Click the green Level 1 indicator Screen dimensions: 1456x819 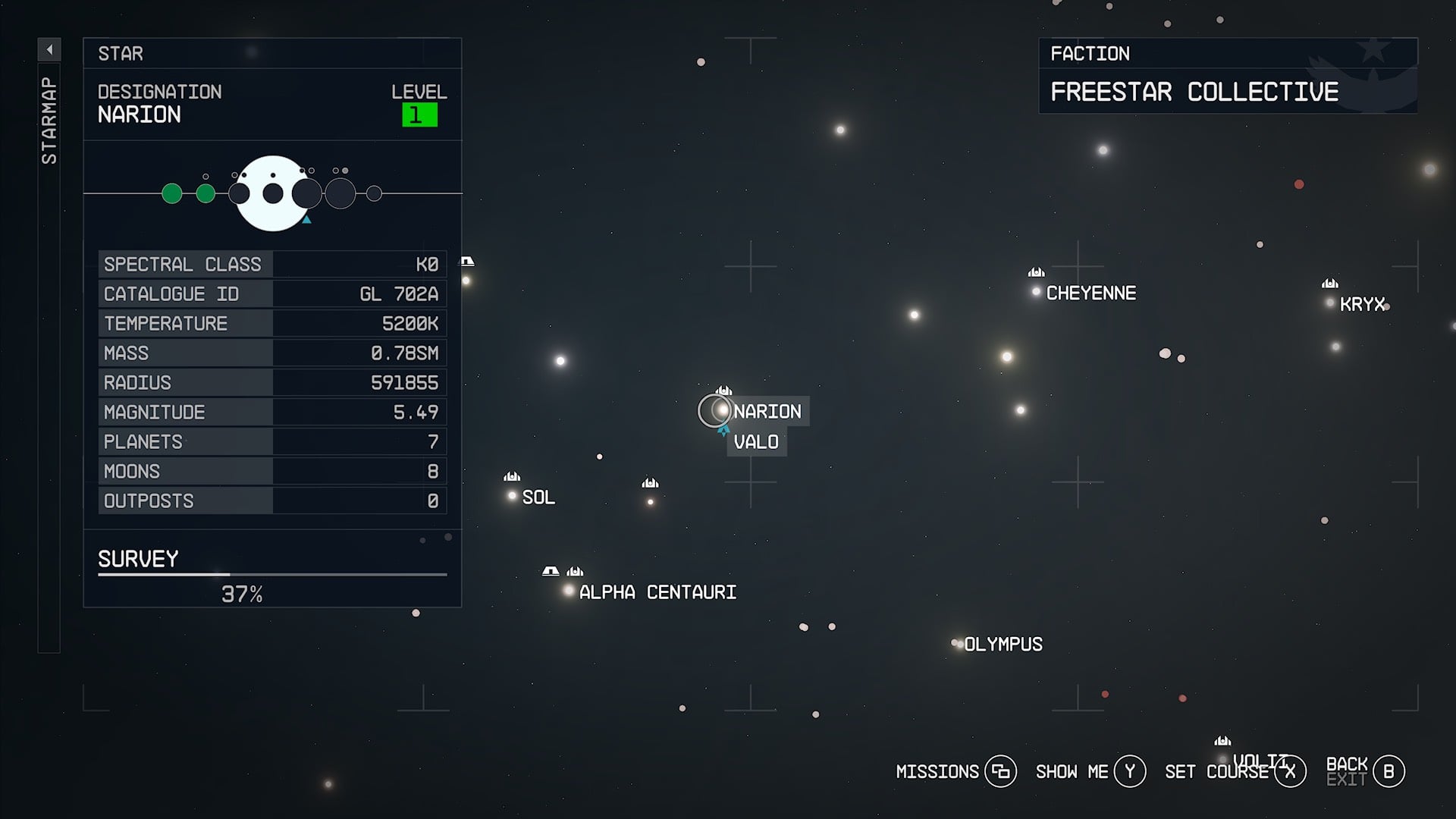pyautogui.click(x=419, y=114)
